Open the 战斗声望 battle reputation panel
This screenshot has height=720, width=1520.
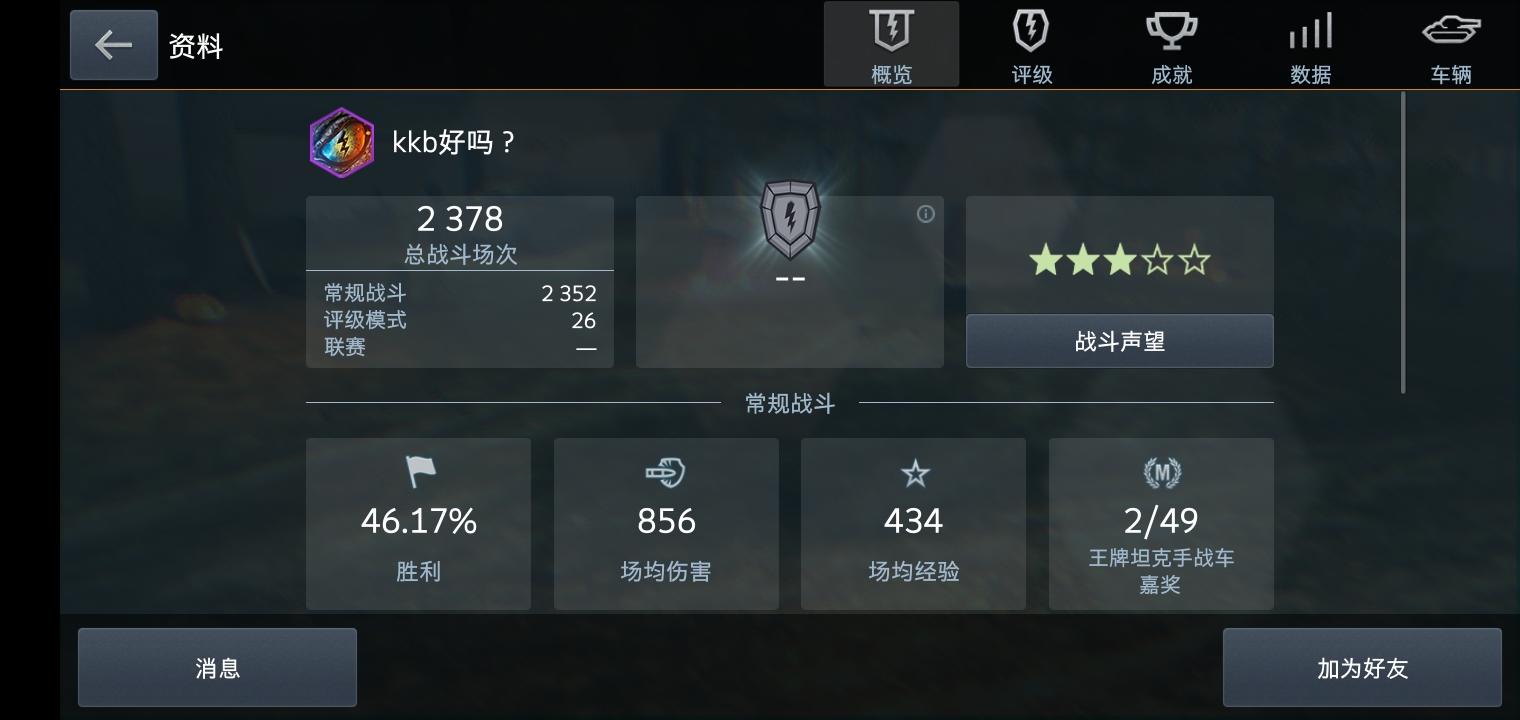(x=1119, y=340)
